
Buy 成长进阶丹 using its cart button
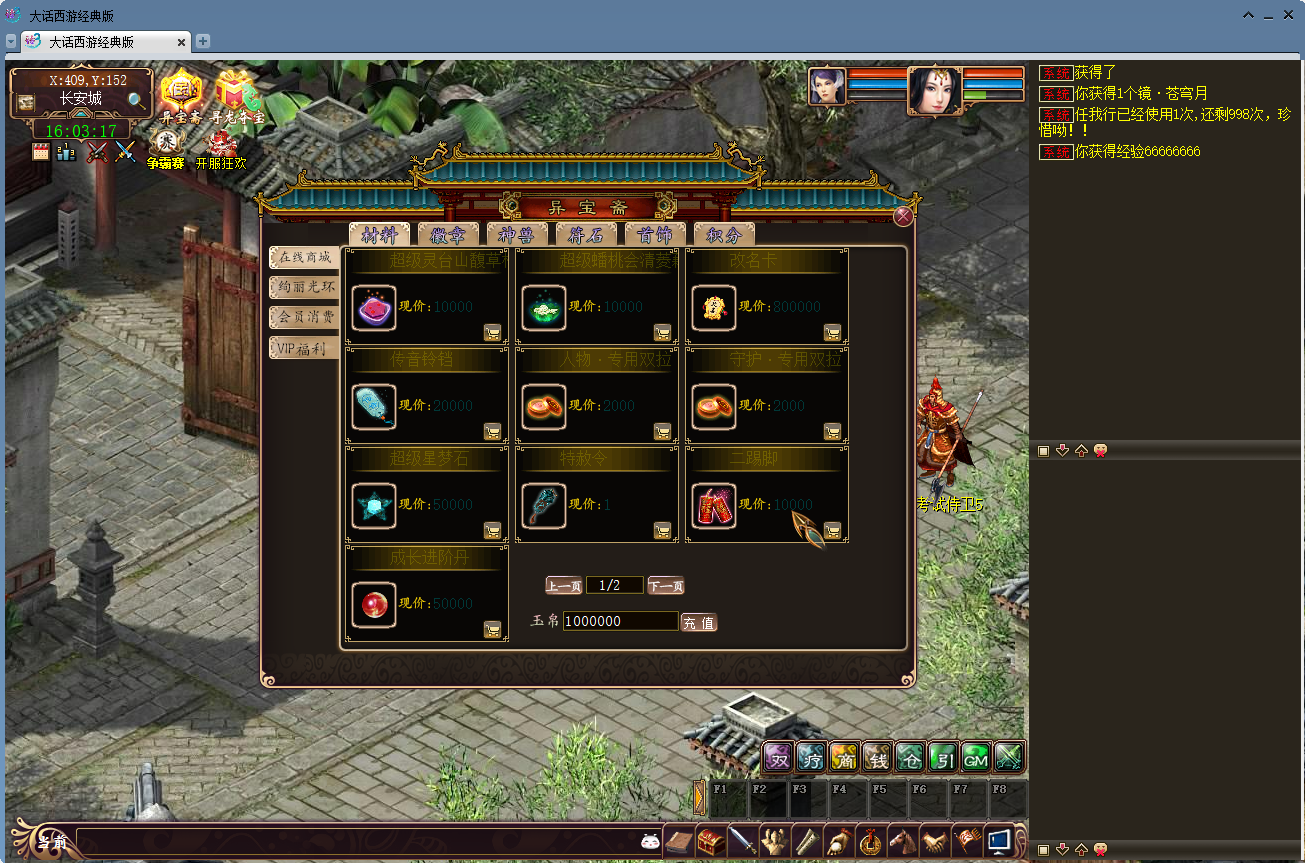pos(492,629)
